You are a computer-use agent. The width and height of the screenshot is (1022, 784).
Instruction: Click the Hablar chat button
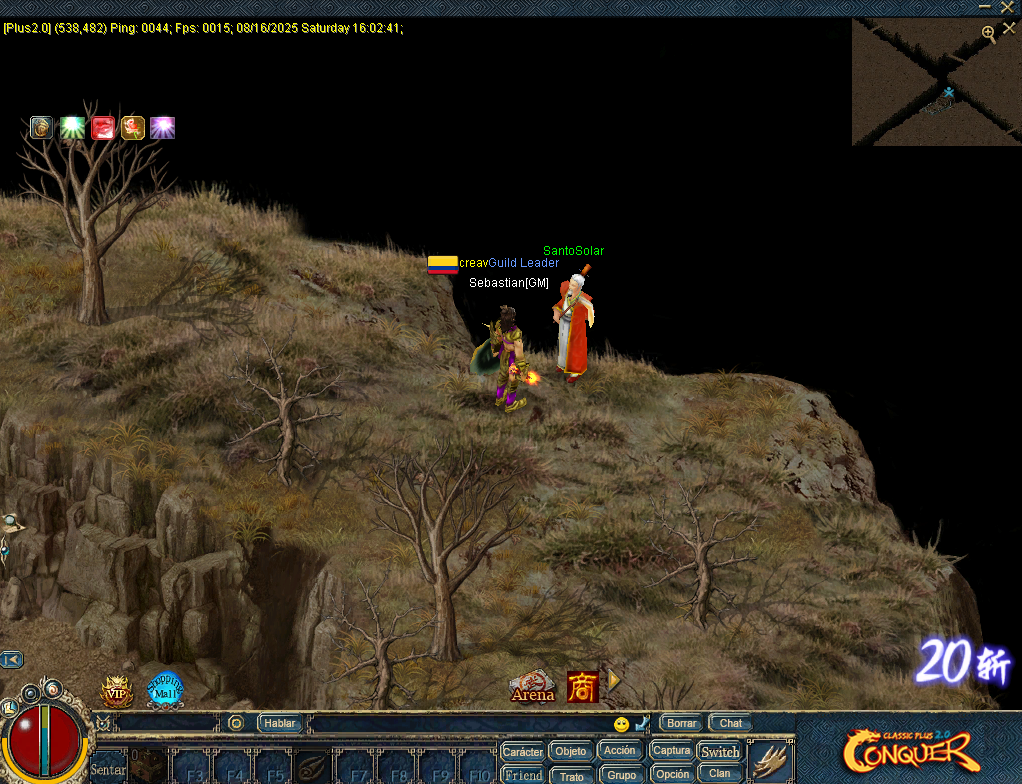click(280, 723)
